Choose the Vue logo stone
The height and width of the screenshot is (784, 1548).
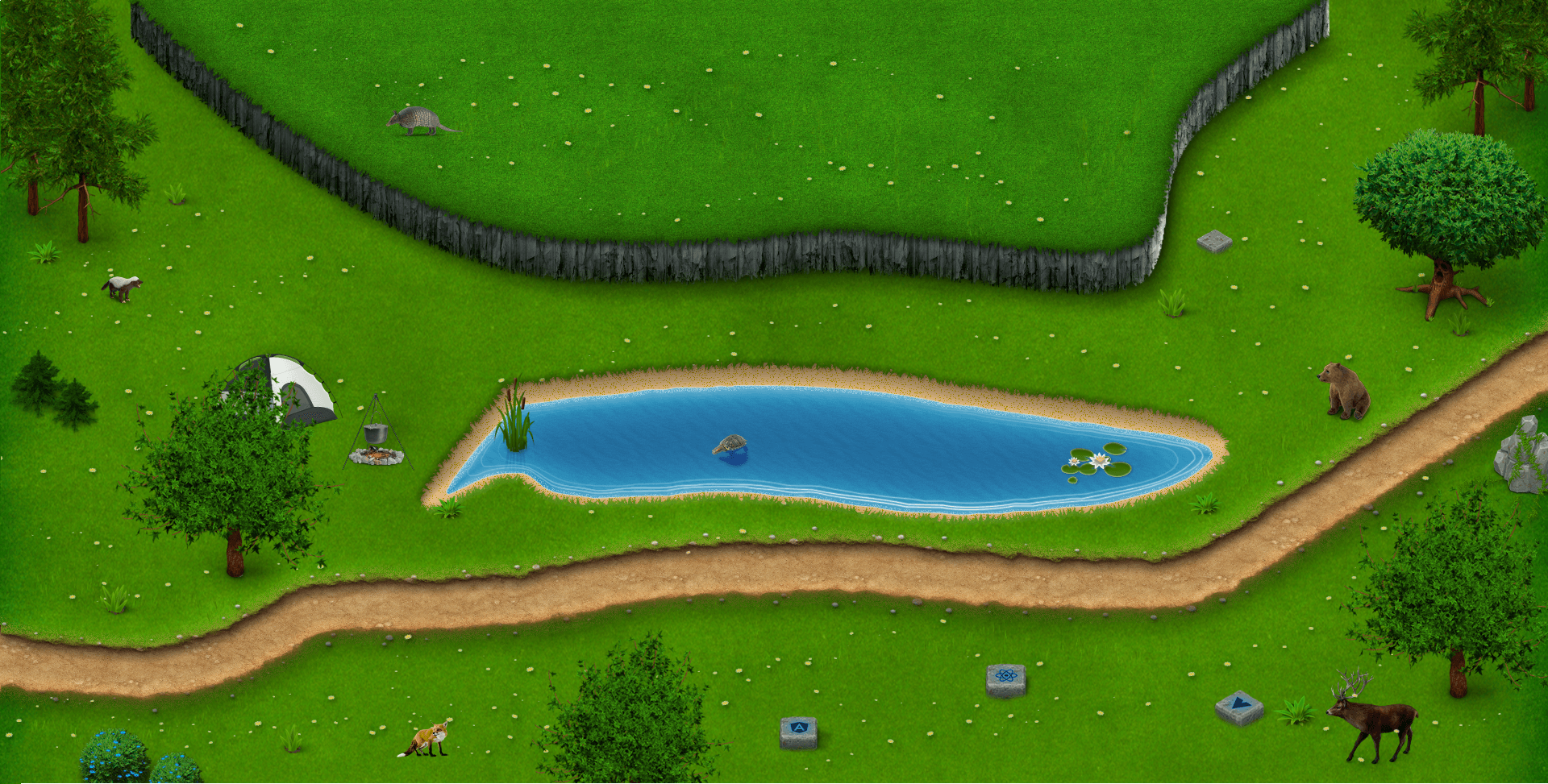coord(1239,707)
